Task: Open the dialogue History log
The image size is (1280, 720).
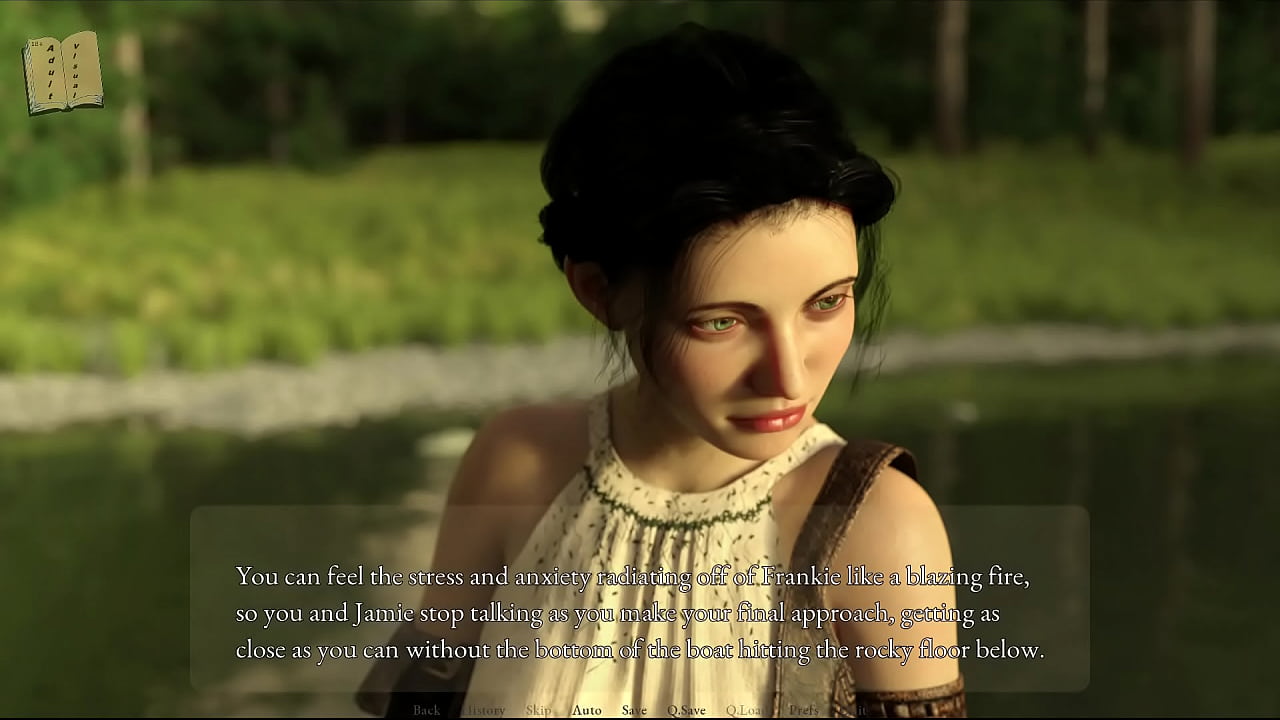Action: click(x=485, y=710)
